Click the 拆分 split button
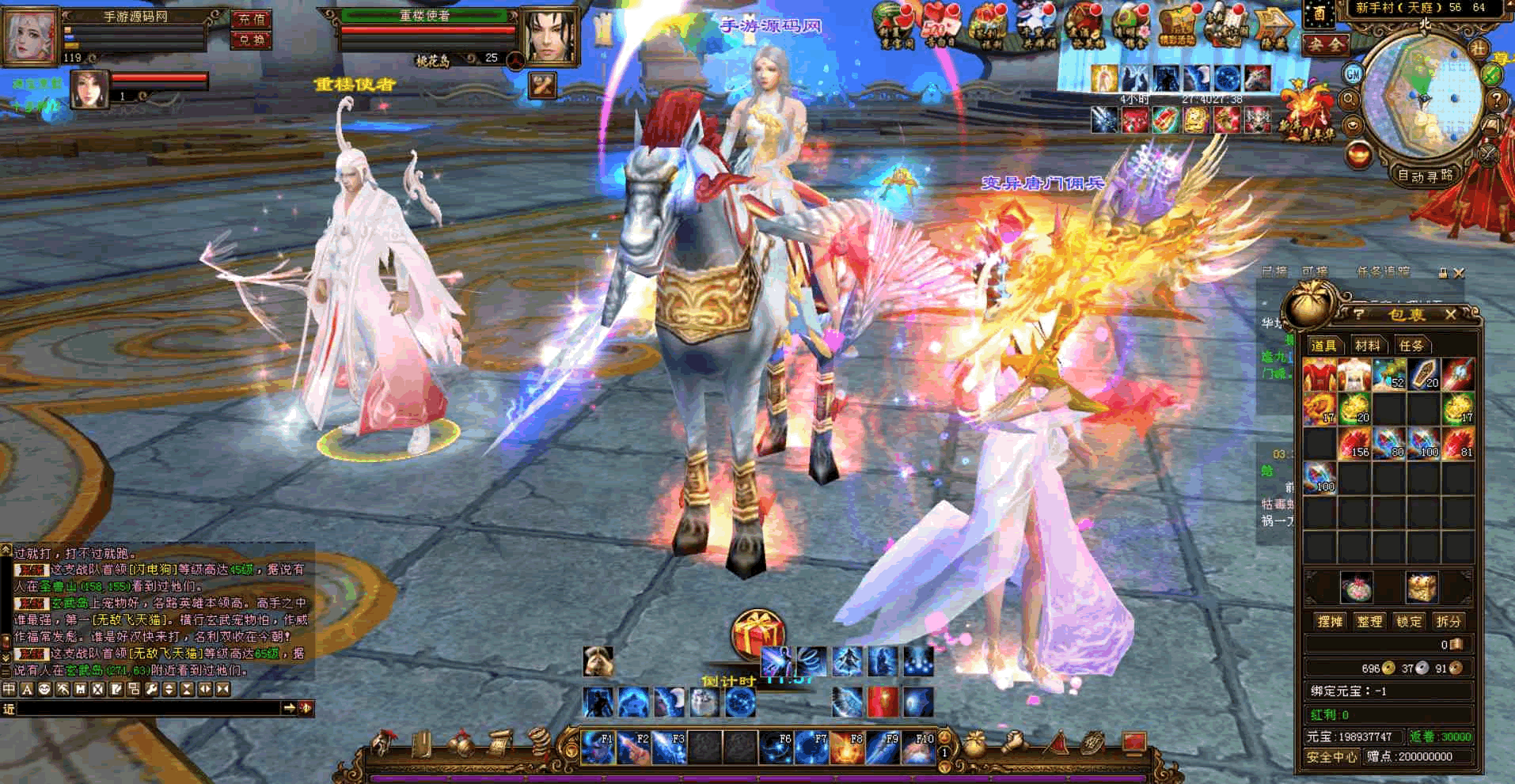This screenshot has width=1515, height=784. point(1449,621)
